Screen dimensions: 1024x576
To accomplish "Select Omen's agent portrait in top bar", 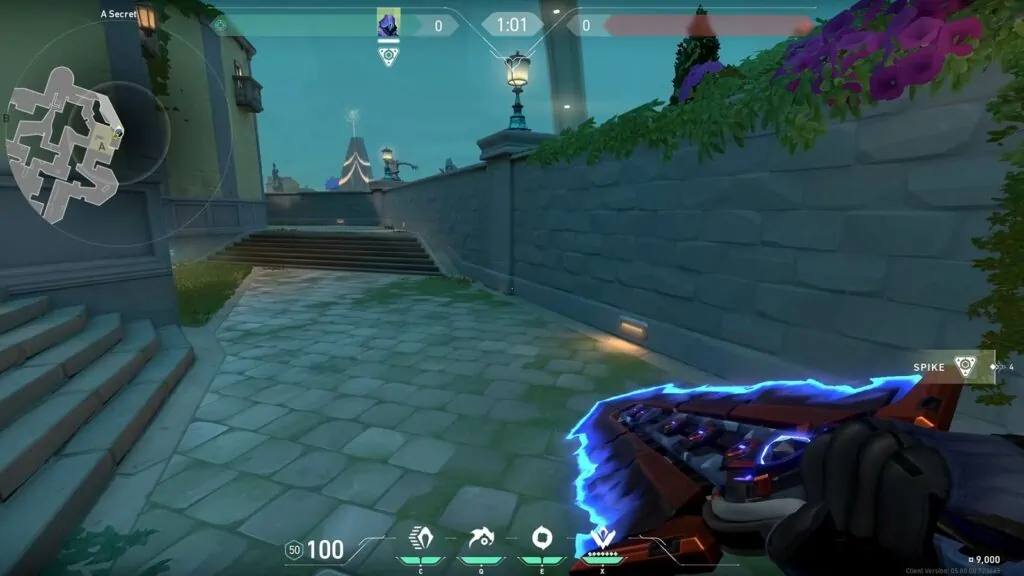I will (388, 25).
